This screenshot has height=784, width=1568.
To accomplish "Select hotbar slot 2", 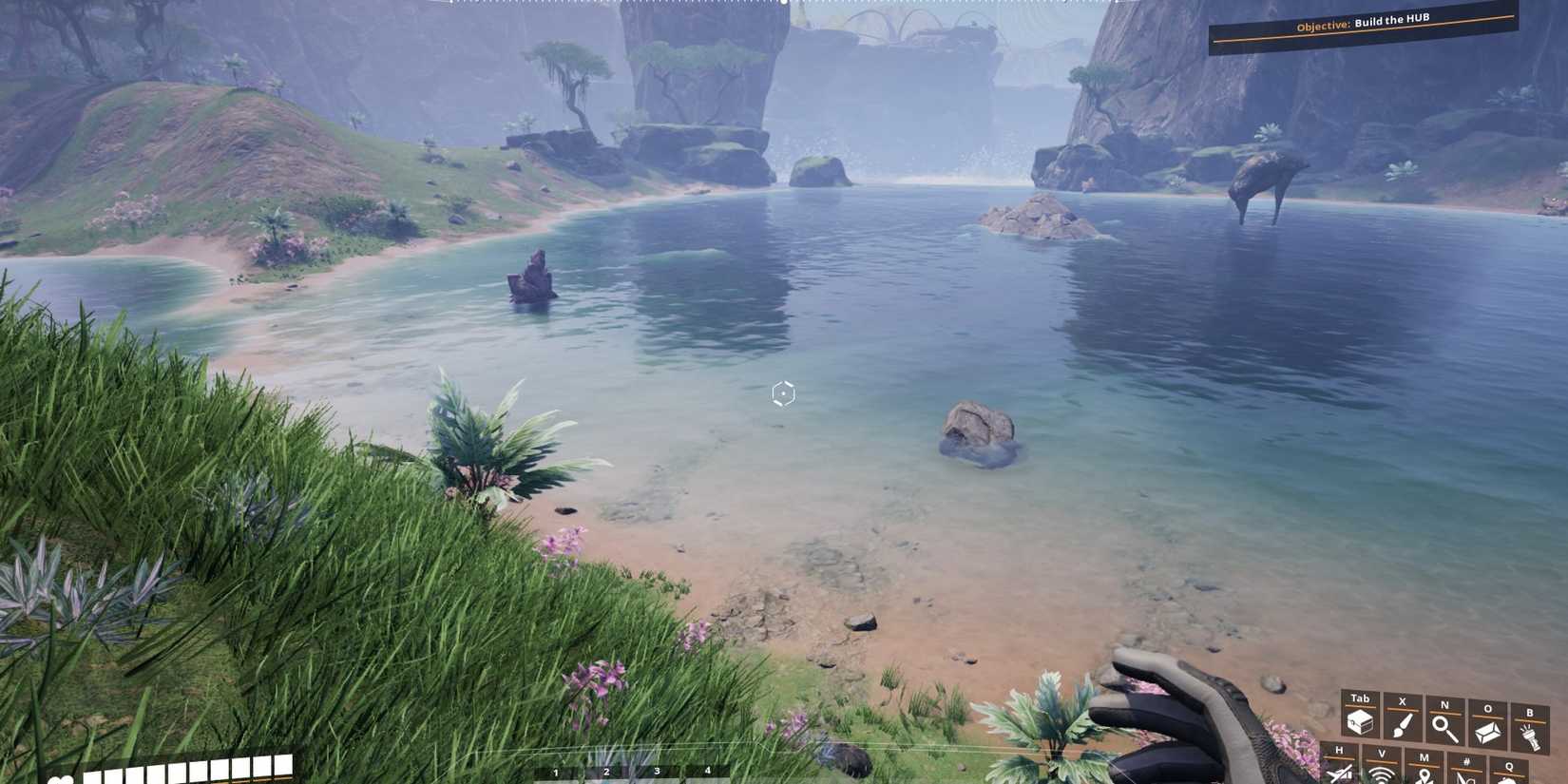I will point(606,773).
